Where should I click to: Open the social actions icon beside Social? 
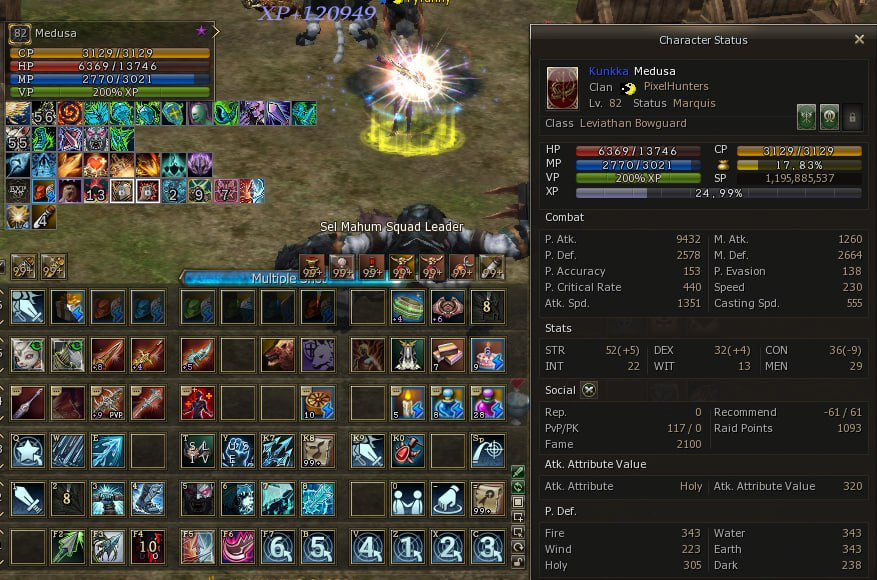(x=589, y=390)
